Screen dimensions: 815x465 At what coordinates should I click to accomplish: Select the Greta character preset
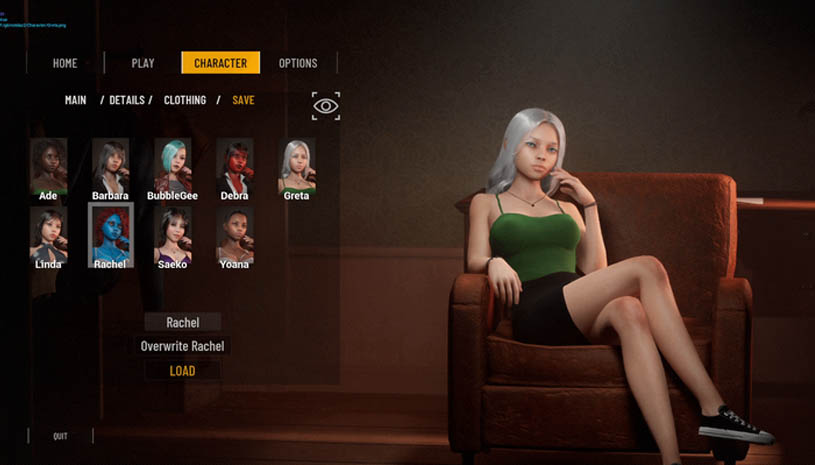[296, 165]
